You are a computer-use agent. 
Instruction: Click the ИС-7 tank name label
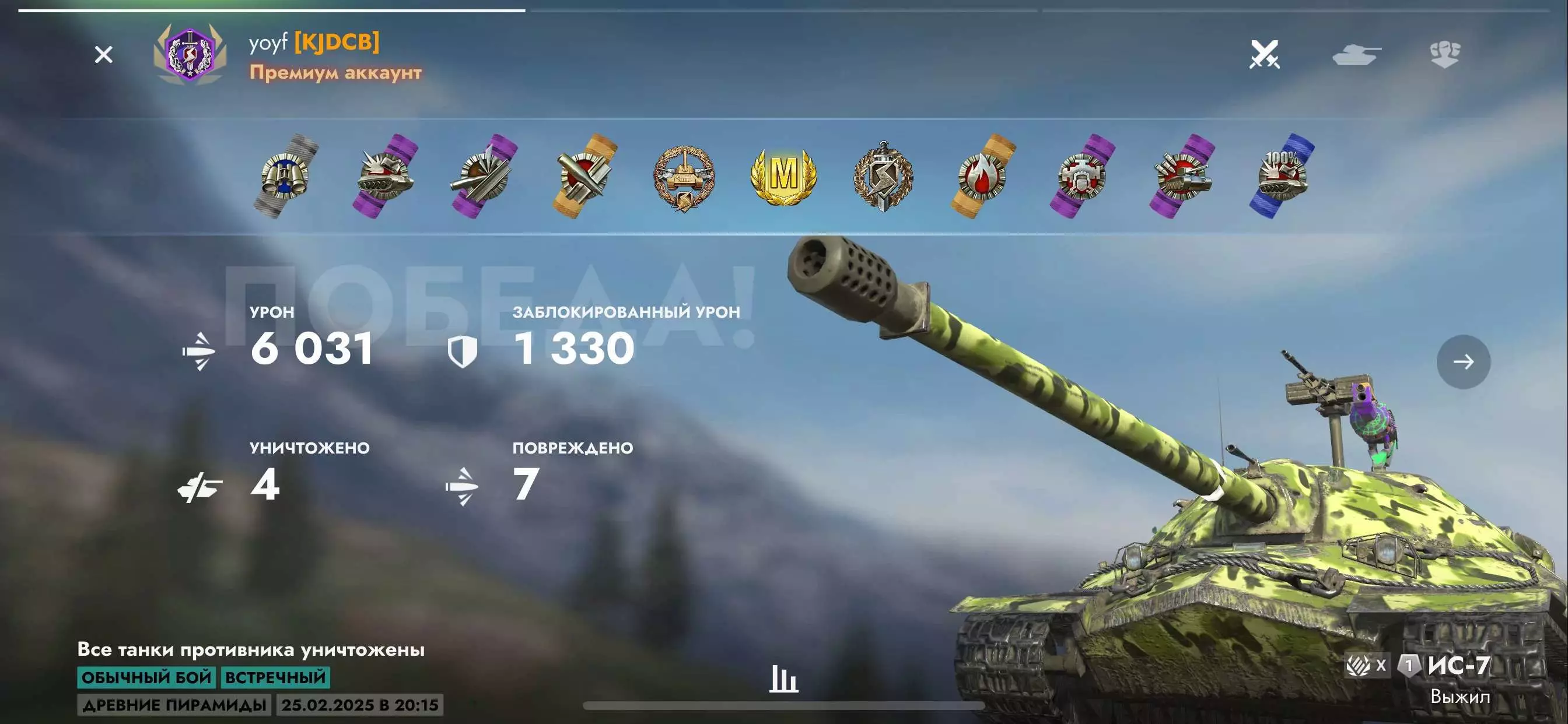click(1458, 665)
